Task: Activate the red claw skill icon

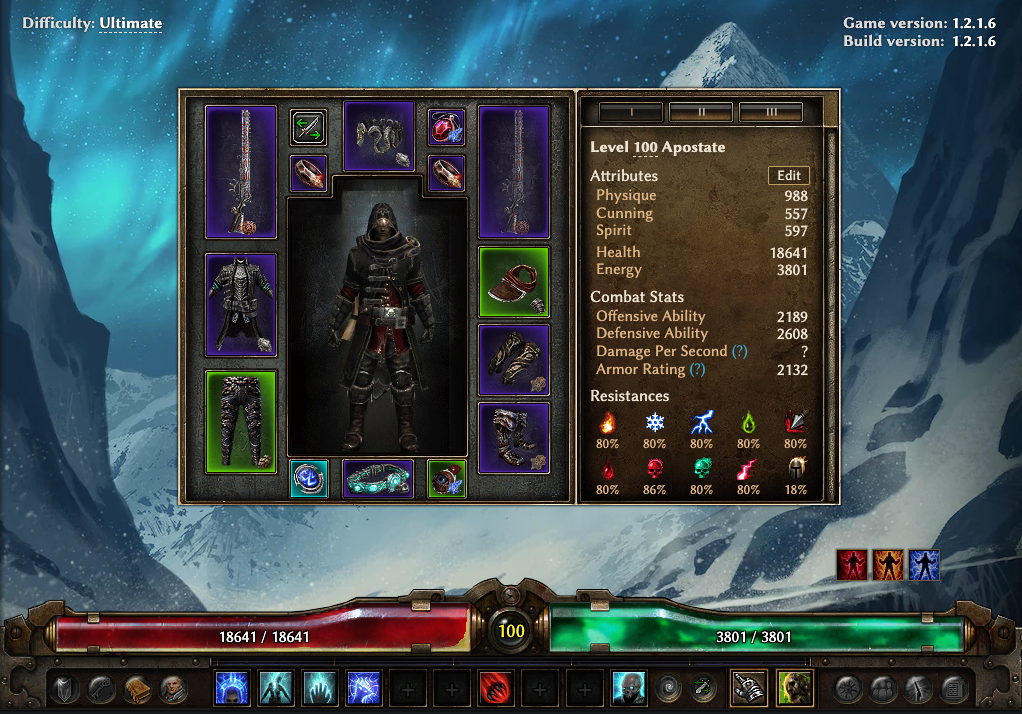Action: pos(496,688)
